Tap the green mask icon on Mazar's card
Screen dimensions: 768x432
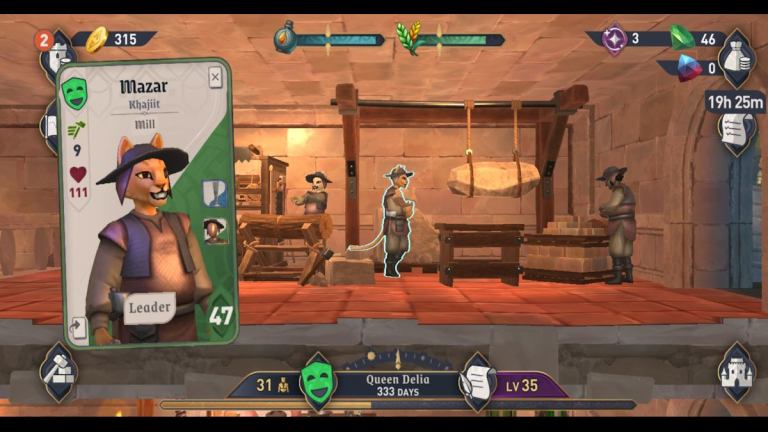pos(75,93)
